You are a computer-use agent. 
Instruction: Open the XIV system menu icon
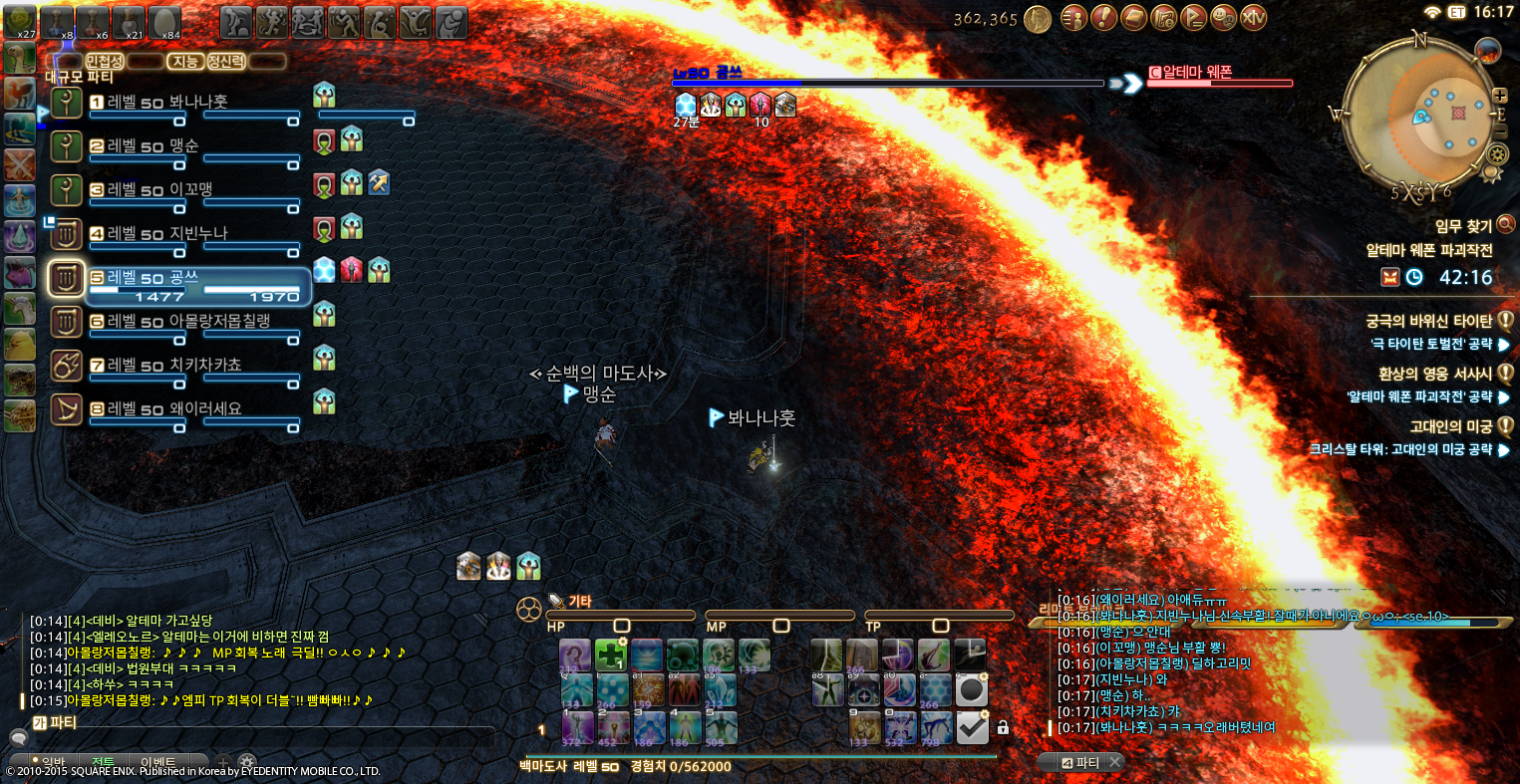[x=1254, y=17]
